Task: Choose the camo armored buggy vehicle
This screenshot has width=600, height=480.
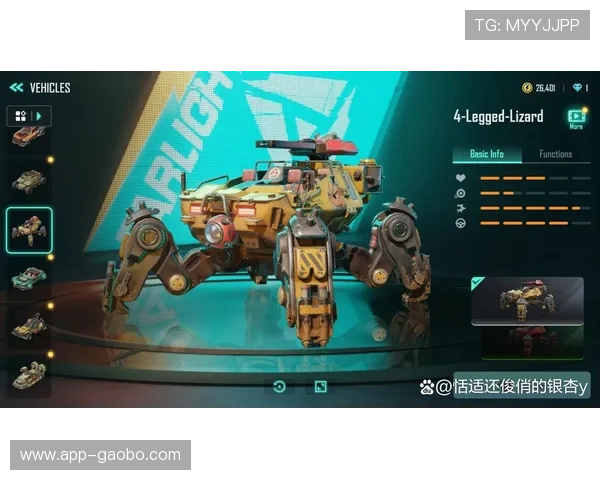Action: 29,180
